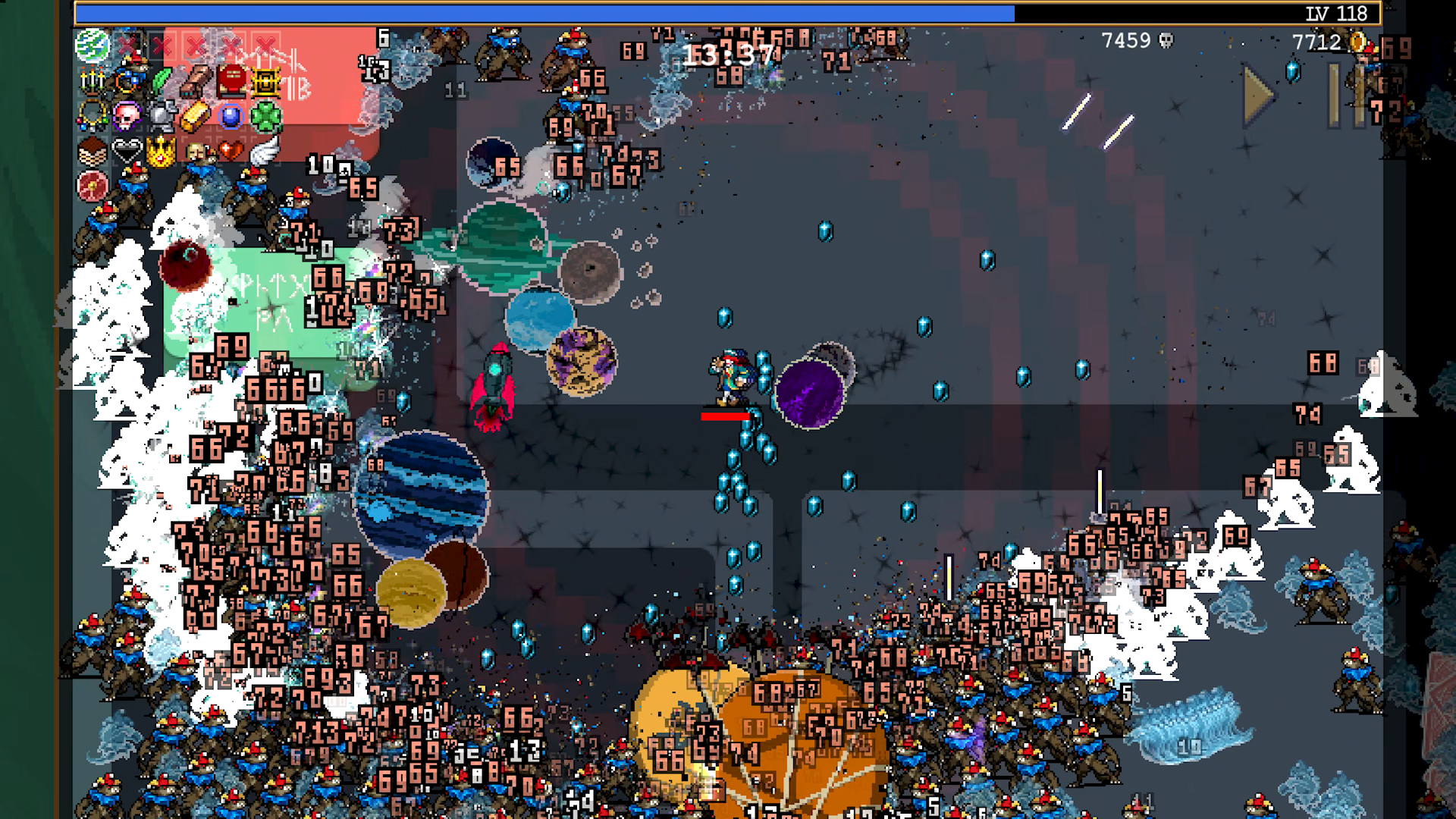Click the gold coin counter icon
1456x819 pixels.
pyautogui.click(x=1357, y=42)
